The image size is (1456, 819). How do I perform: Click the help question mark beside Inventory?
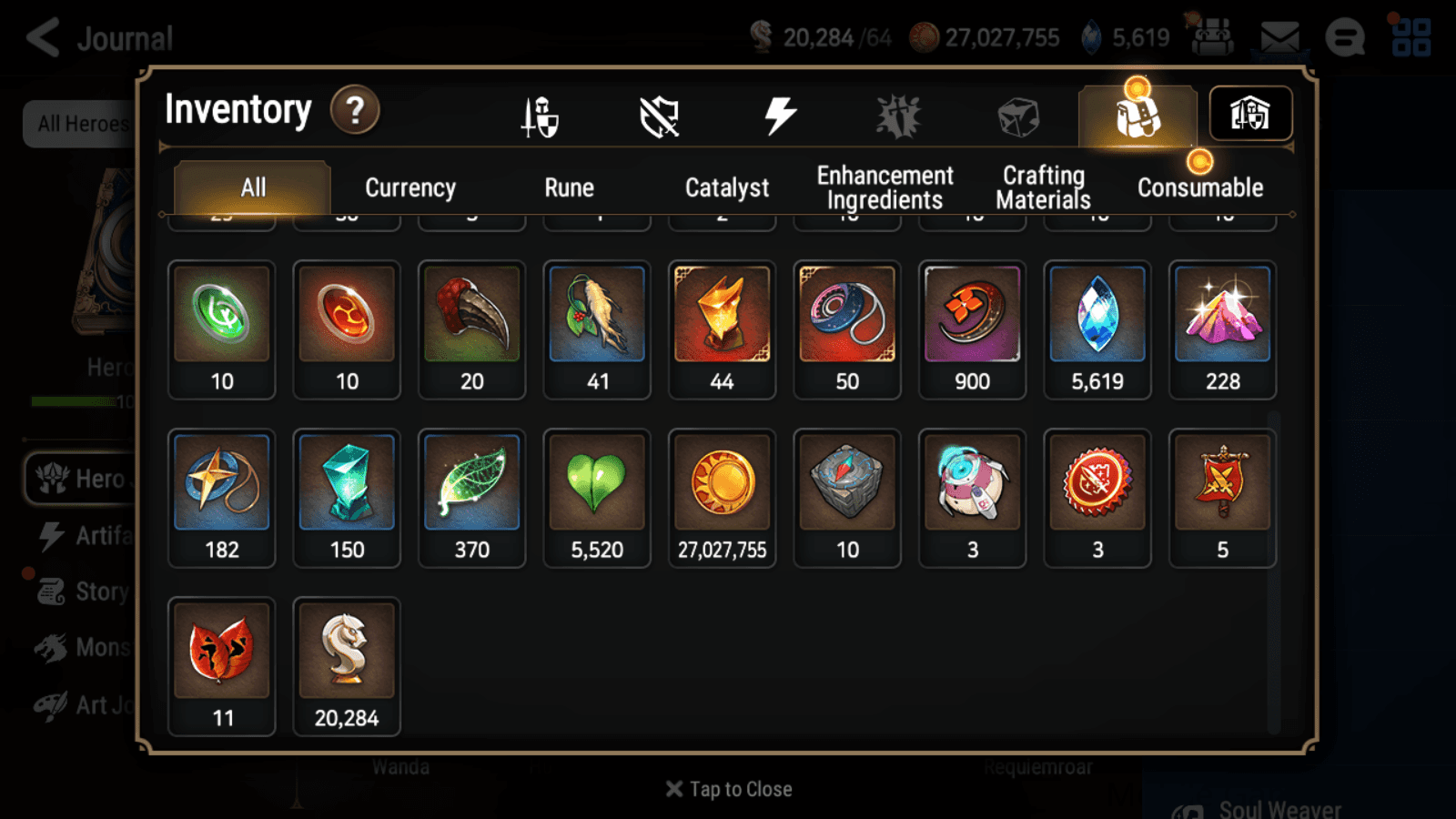point(354,109)
